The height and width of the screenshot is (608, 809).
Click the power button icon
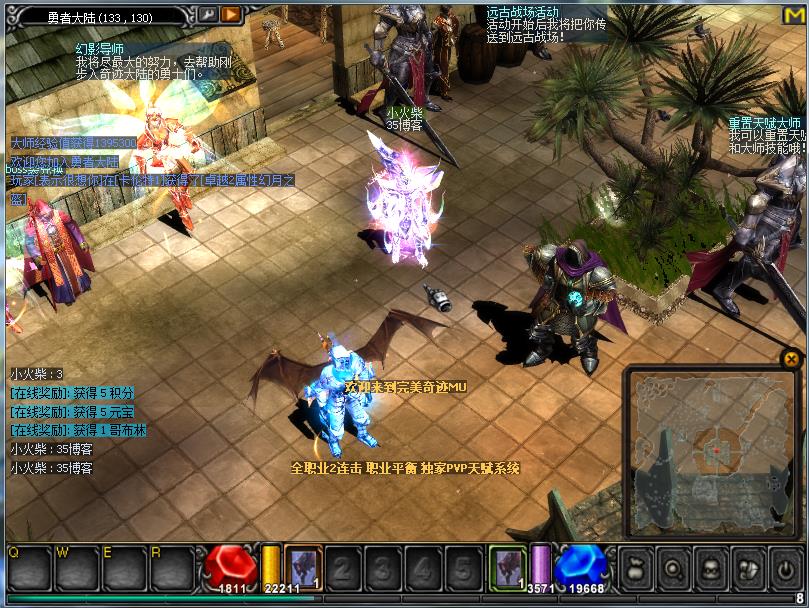point(785,568)
